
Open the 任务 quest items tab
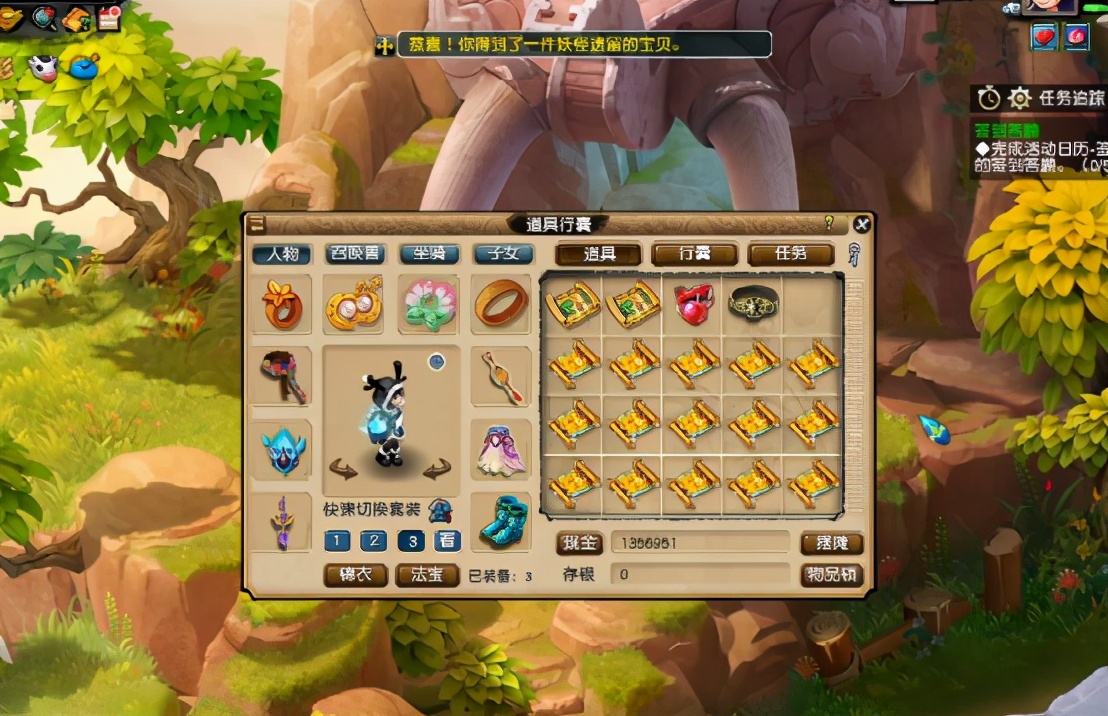pos(790,254)
